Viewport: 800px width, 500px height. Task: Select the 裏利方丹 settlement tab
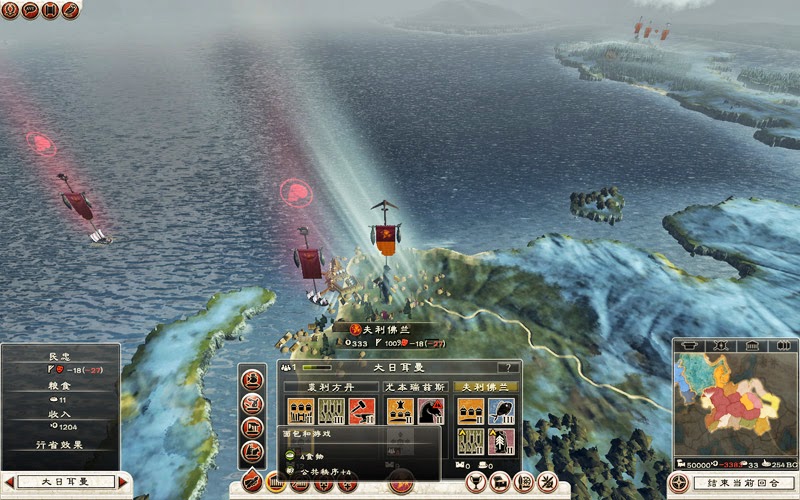point(331,386)
